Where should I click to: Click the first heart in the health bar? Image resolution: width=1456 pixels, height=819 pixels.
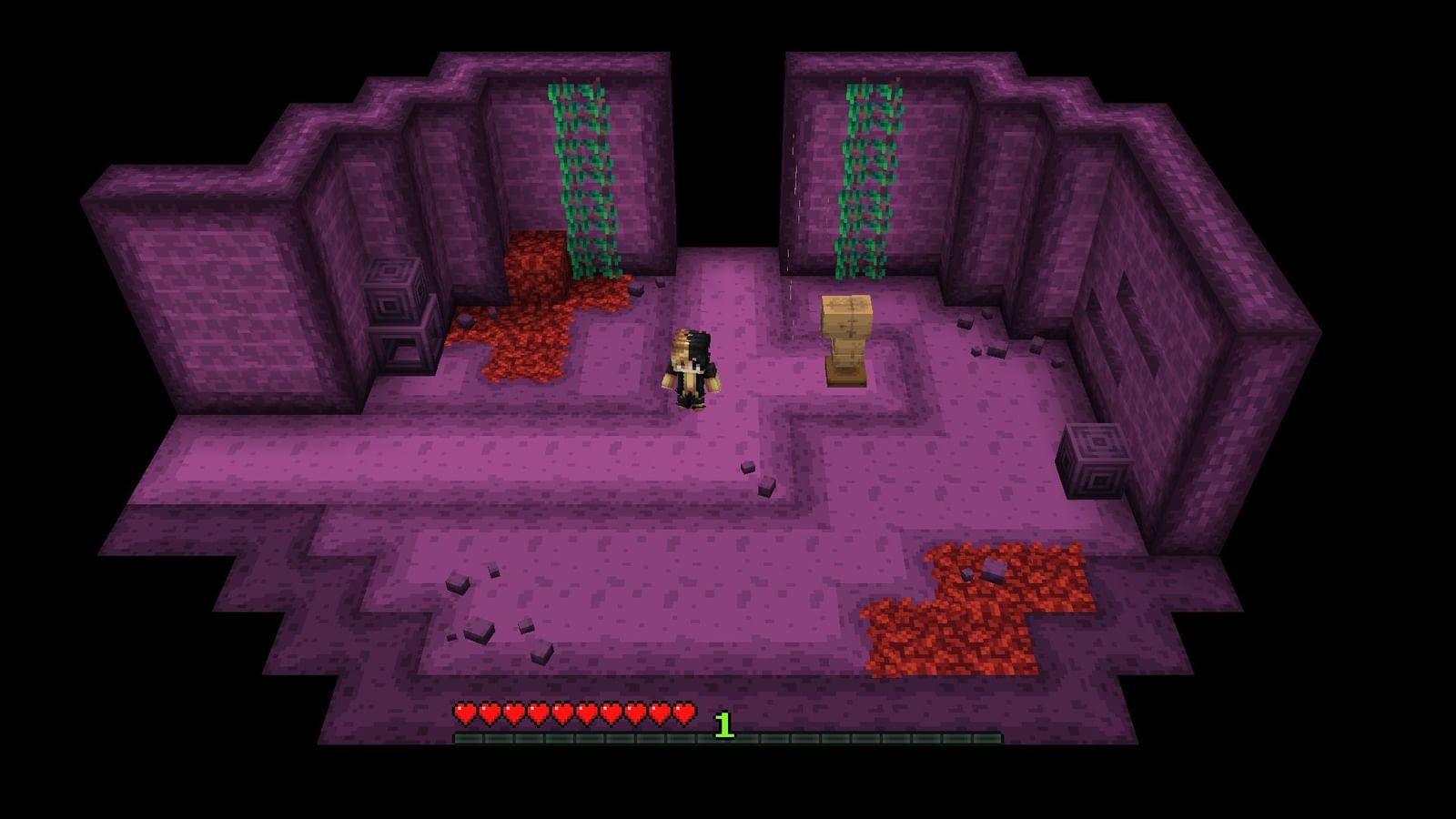tap(464, 715)
